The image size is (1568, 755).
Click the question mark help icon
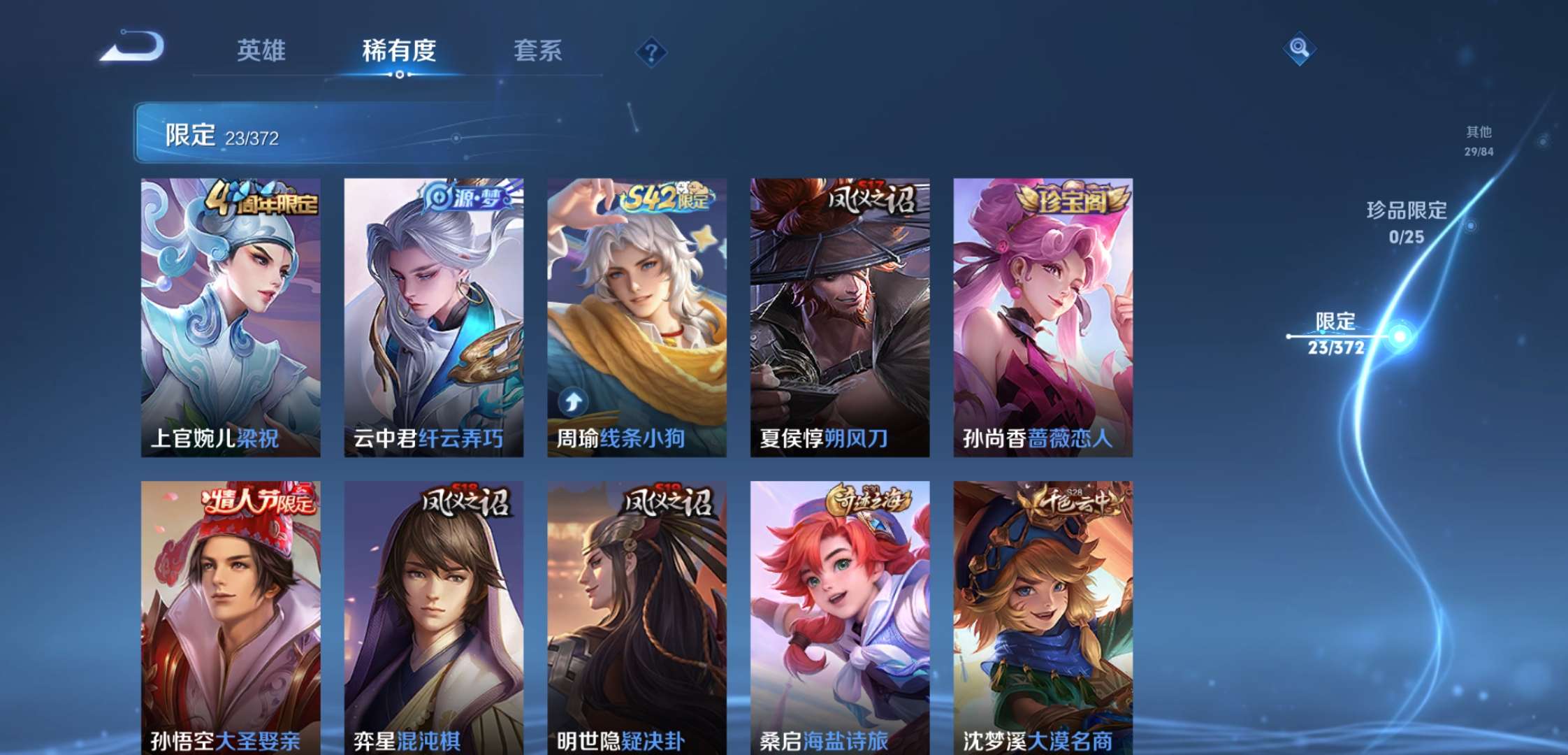[x=650, y=50]
